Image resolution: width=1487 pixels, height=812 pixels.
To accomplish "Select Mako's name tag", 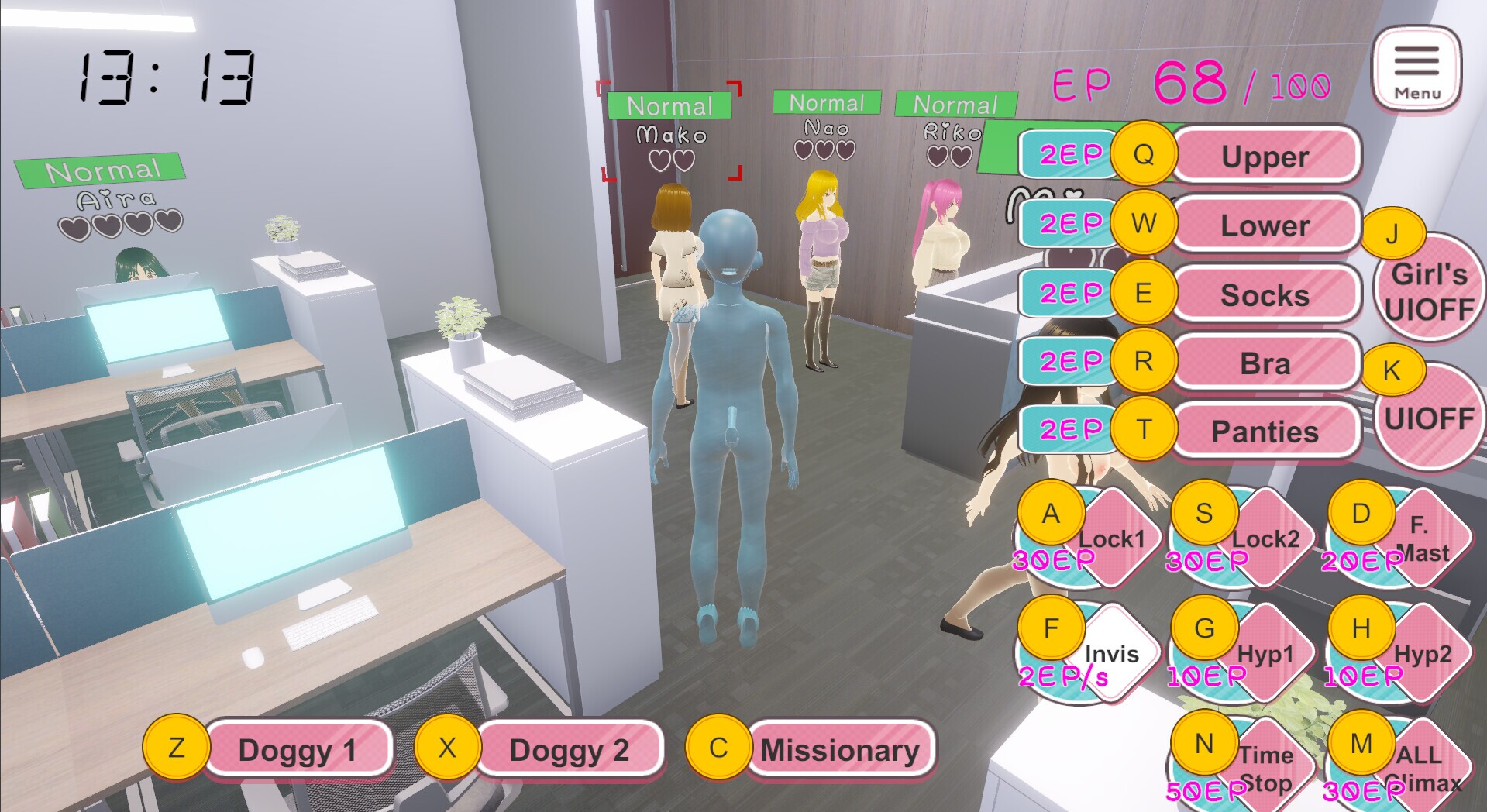I will tap(671, 135).
